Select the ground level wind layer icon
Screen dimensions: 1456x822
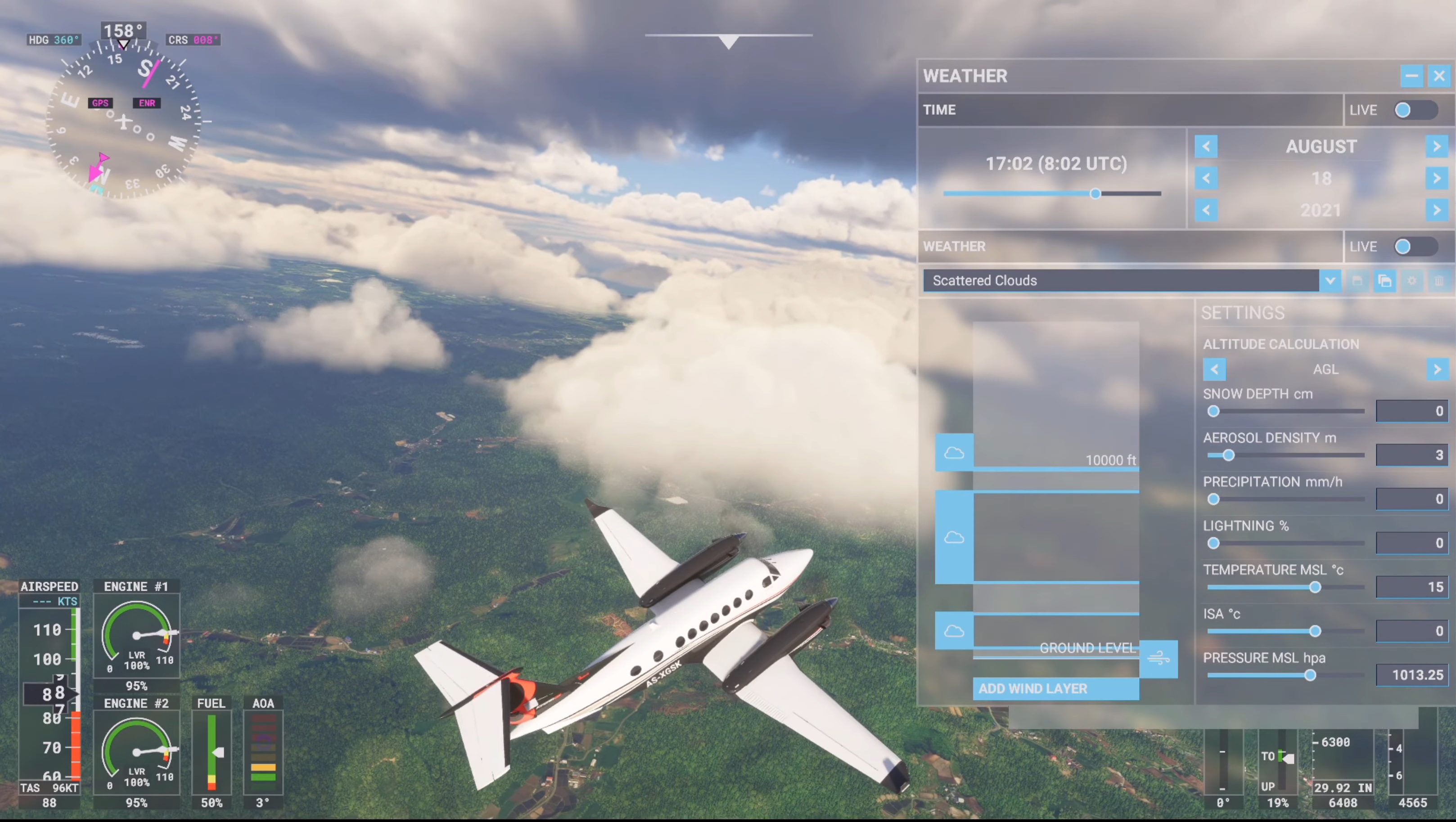pos(1158,659)
